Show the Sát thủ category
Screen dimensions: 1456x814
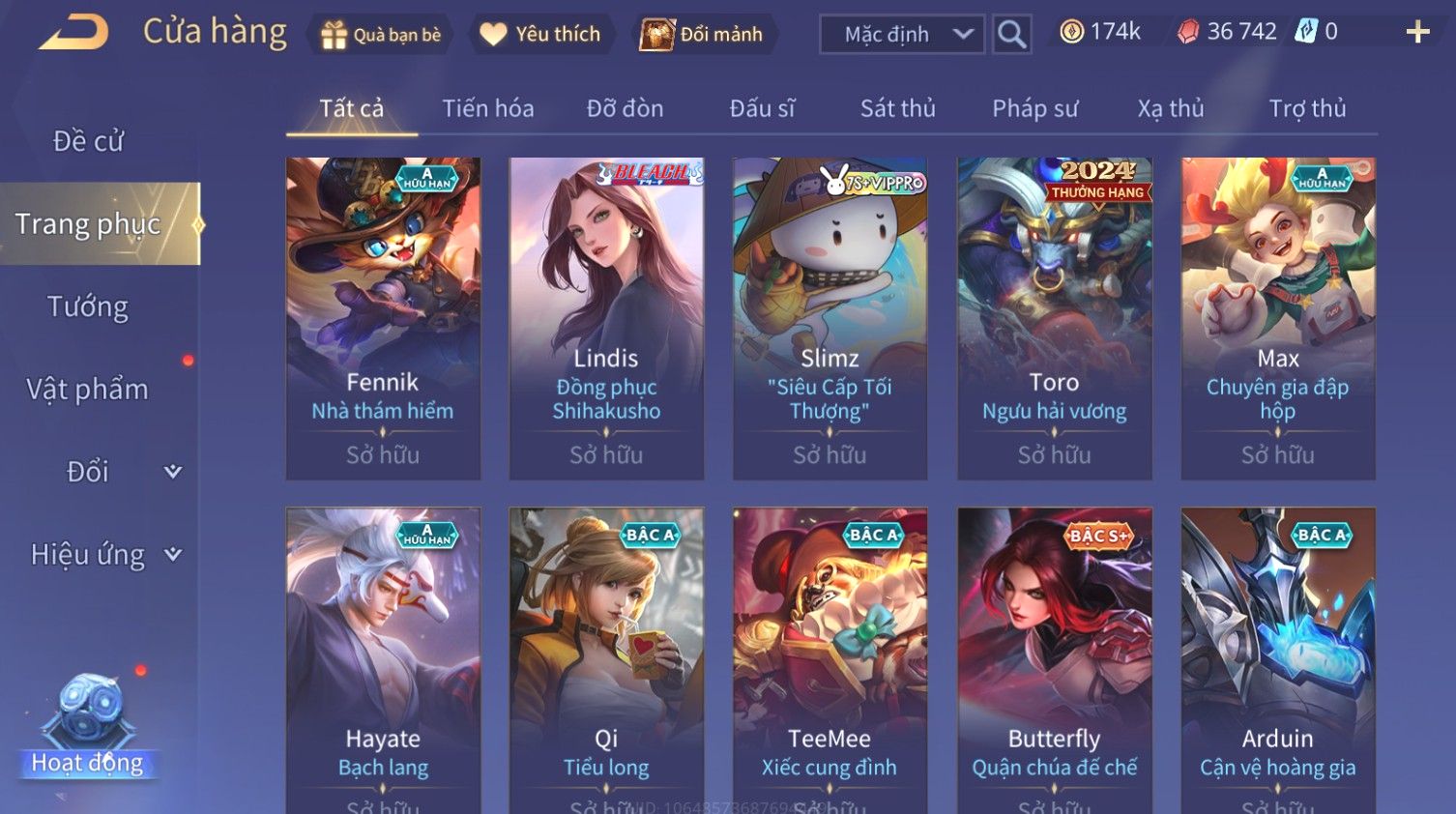[897, 108]
